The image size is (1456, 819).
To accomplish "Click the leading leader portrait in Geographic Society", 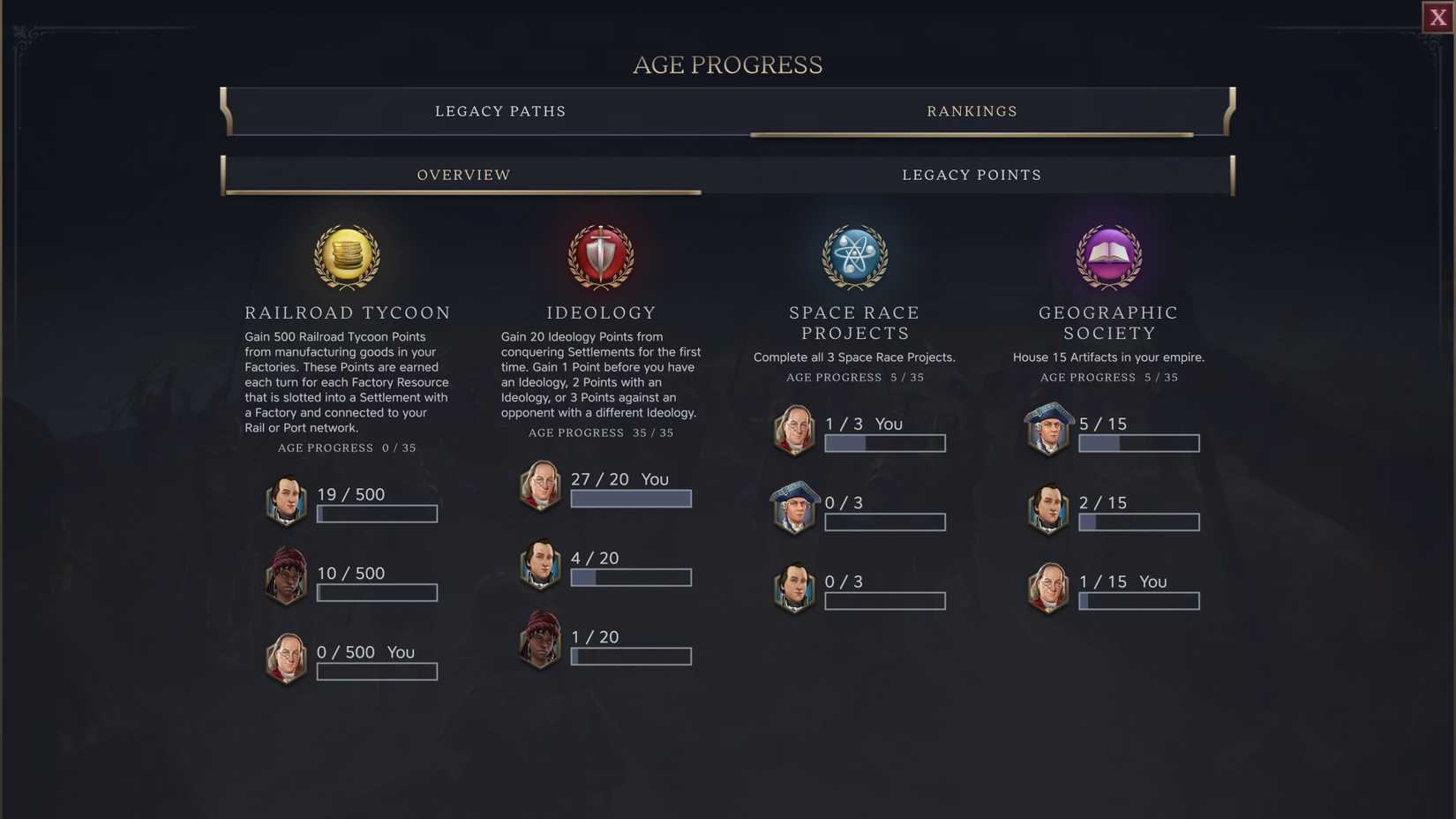I will pos(1047,431).
